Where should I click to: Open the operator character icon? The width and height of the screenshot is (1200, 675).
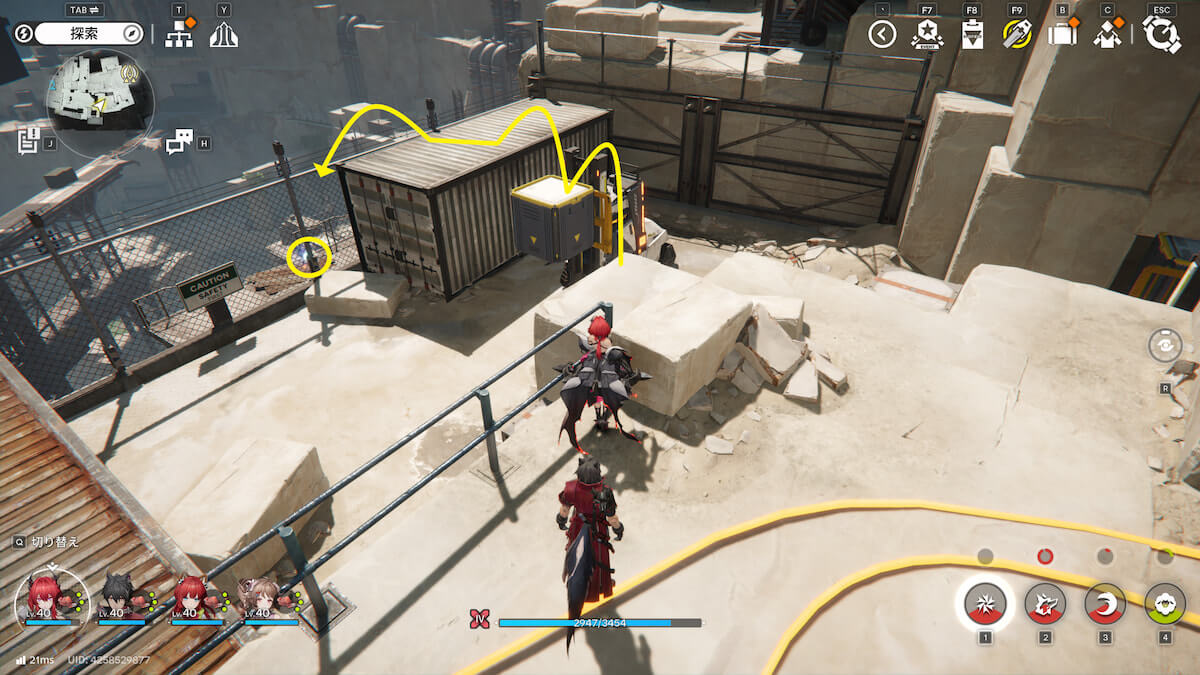[x=1107, y=35]
